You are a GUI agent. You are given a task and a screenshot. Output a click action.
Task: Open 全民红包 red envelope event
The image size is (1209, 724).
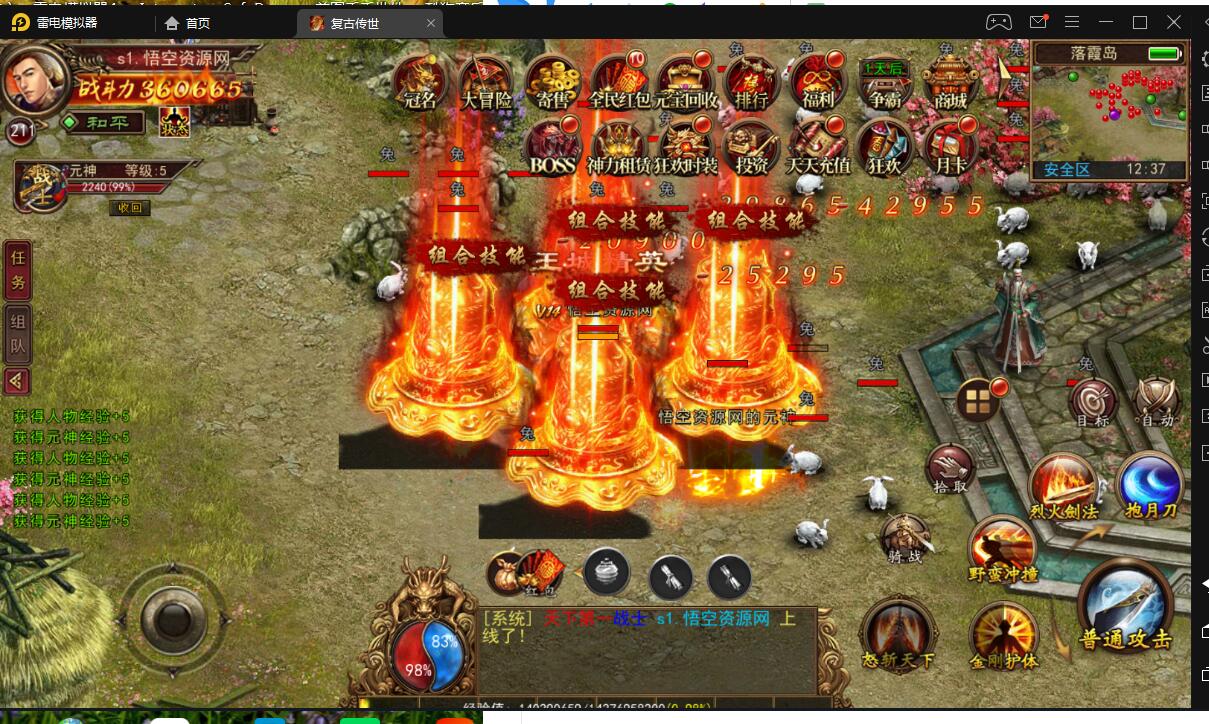point(619,80)
